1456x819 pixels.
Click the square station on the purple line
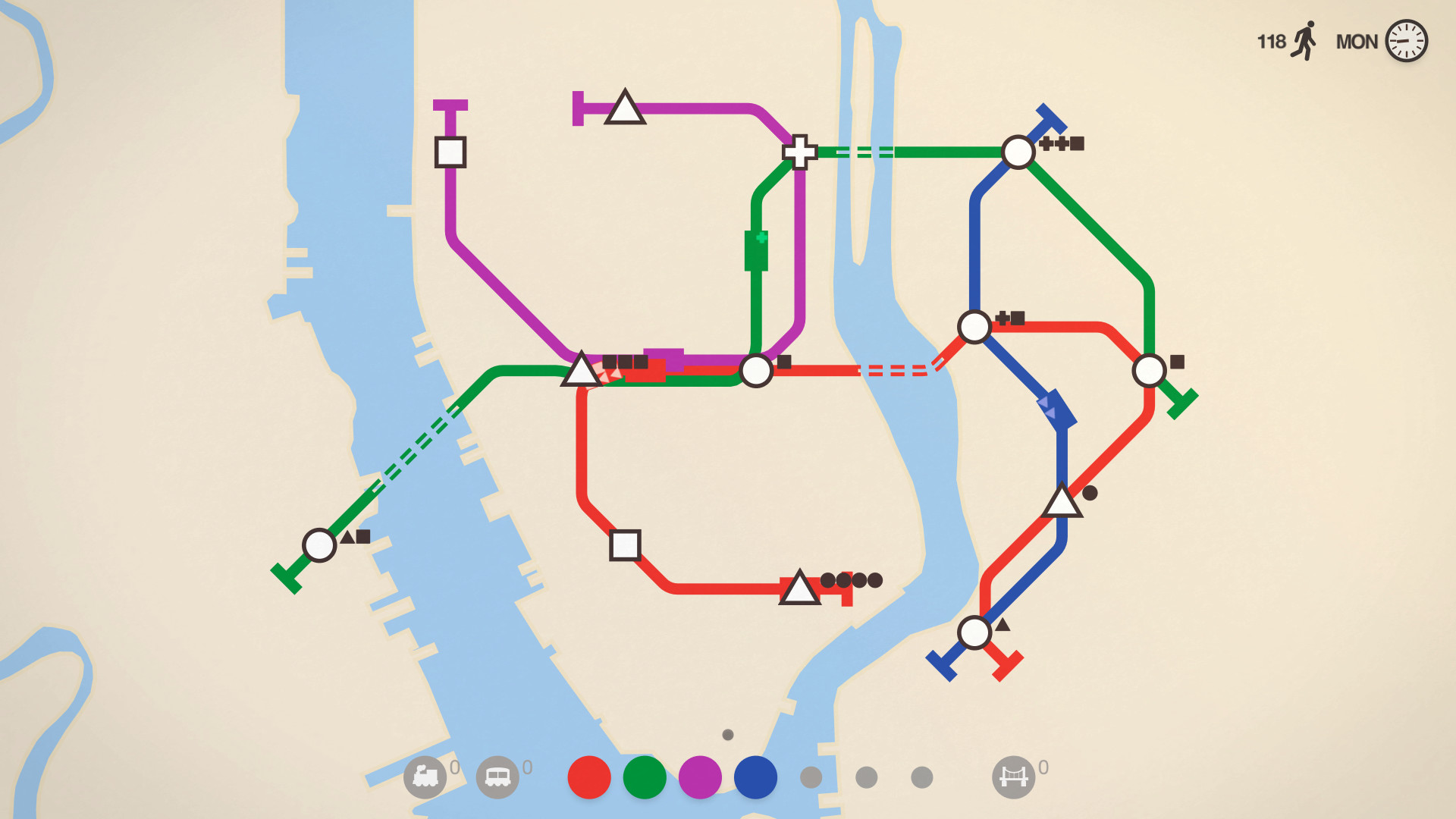(452, 153)
